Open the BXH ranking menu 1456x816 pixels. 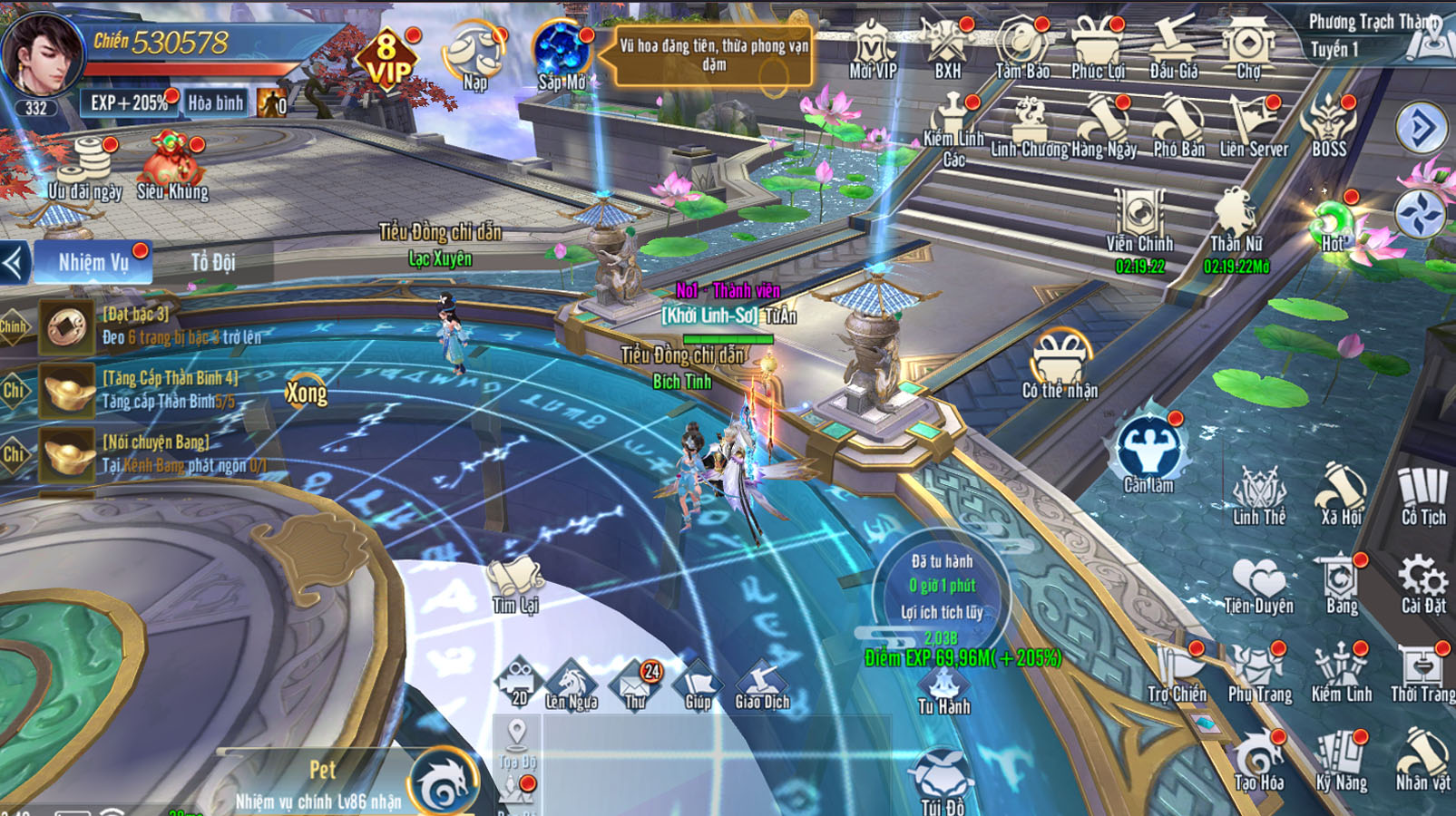pyautogui.click(x=947, y=47)
